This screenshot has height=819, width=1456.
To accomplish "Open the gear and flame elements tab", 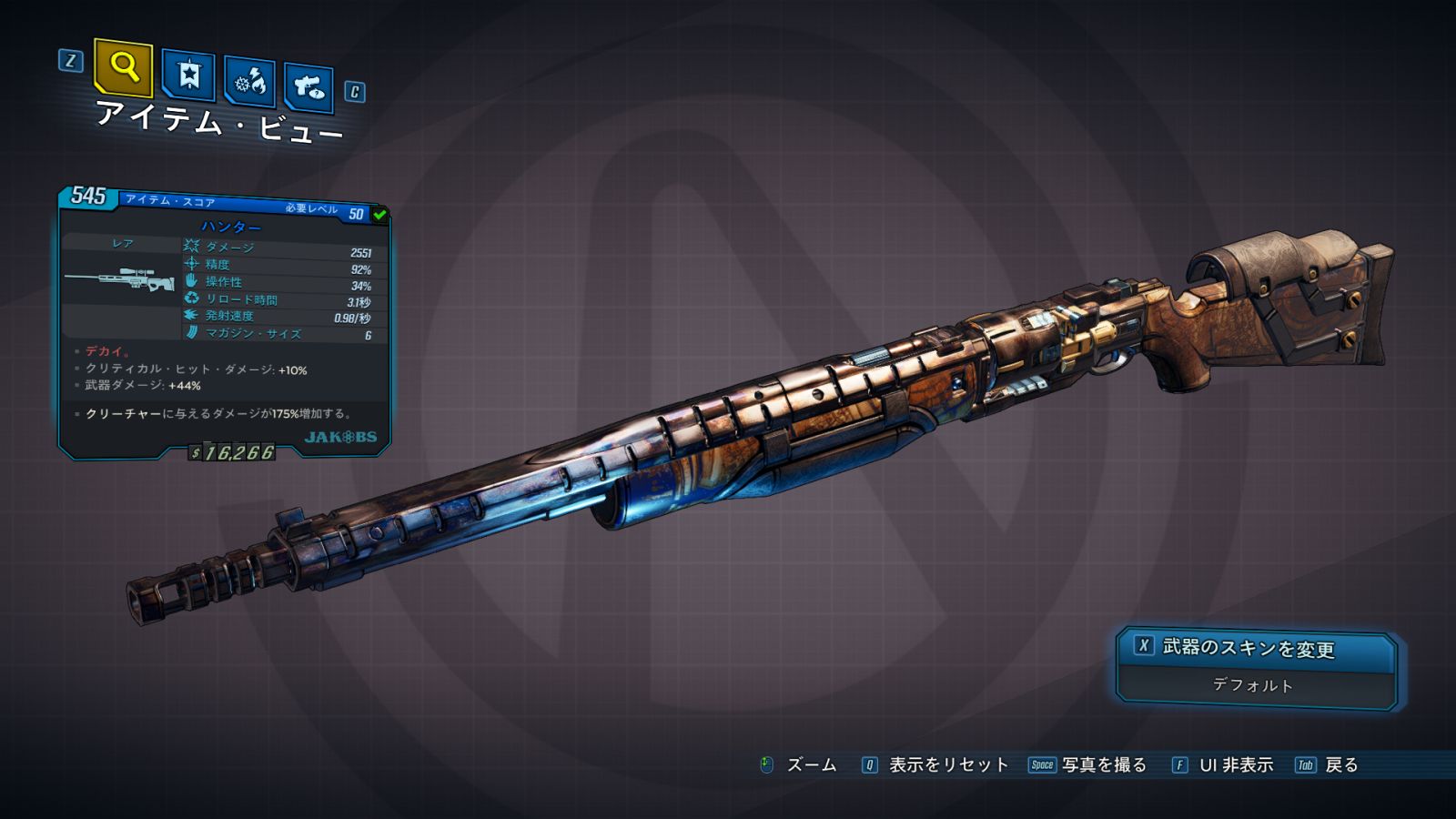I will 249,82.
